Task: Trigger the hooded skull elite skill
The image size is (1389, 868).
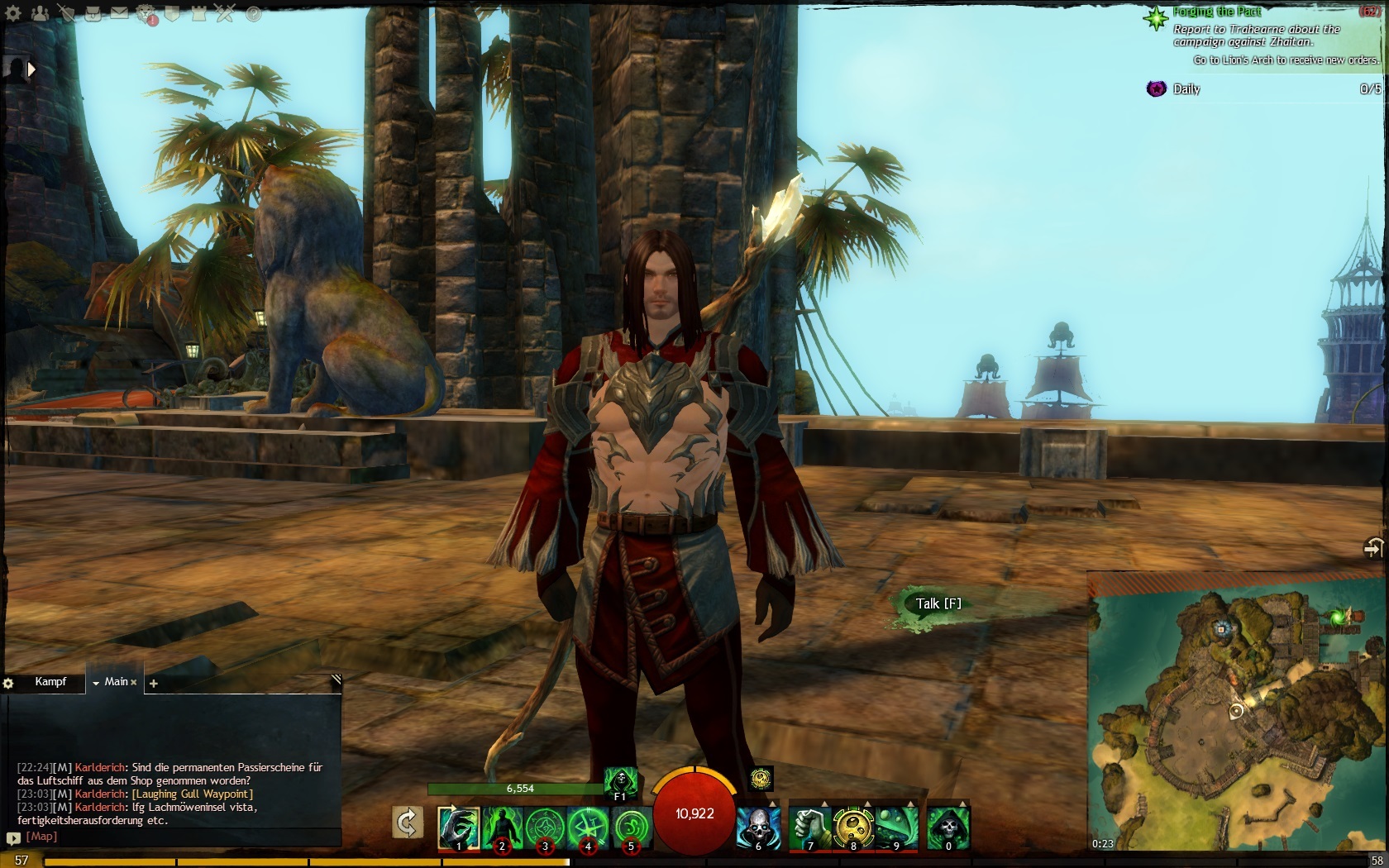Action: pyautogui.click(x=947, y=827)
